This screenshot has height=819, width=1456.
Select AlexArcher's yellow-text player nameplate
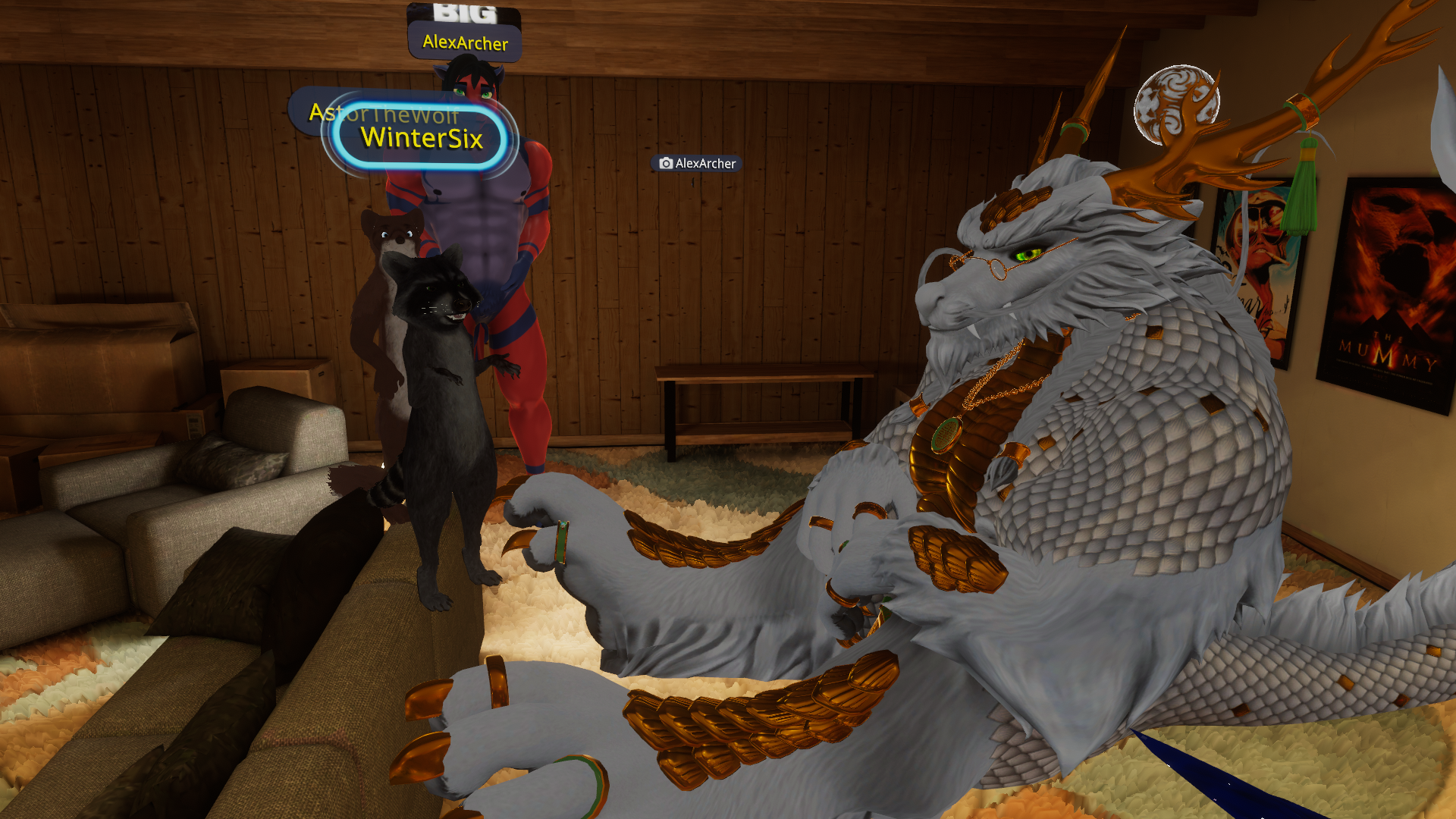[464, 42]
